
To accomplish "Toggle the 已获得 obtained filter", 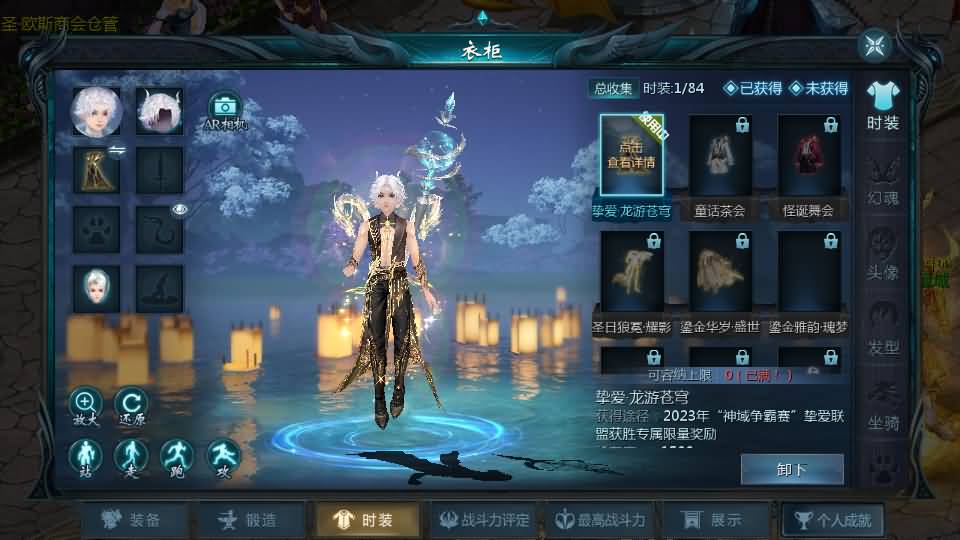I will pos(753,88).
